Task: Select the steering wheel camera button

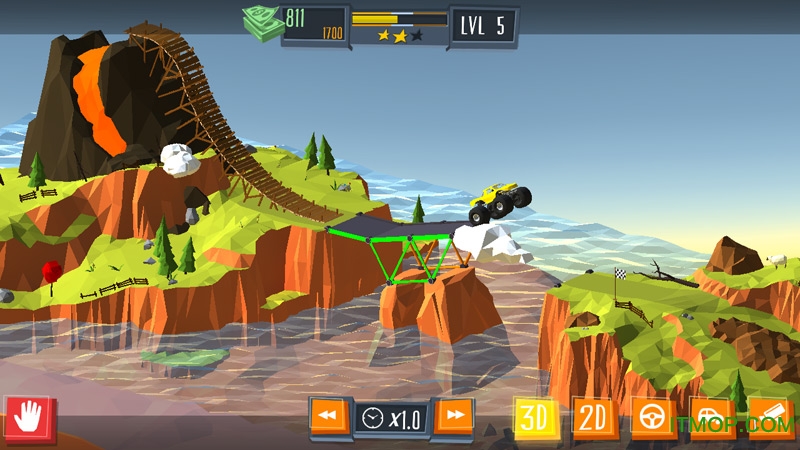Action: [x=653, y=417]
